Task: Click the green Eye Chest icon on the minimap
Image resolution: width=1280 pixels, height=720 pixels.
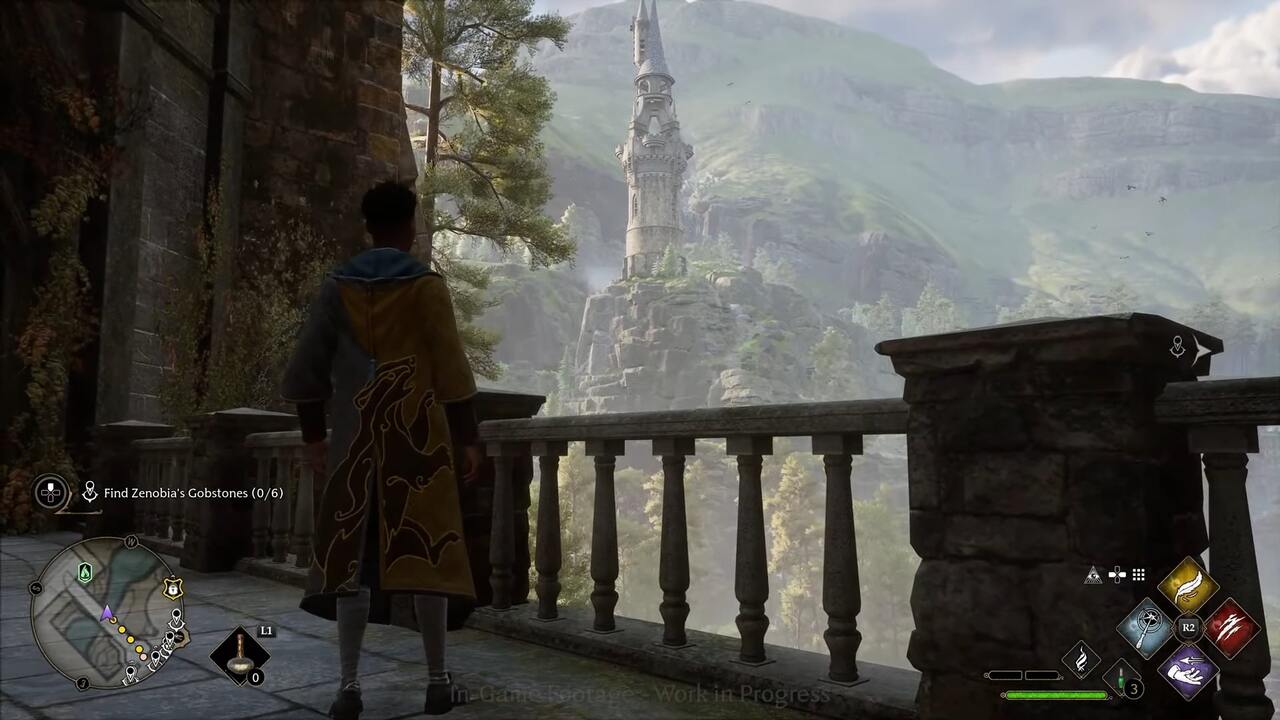Action: 85,570
